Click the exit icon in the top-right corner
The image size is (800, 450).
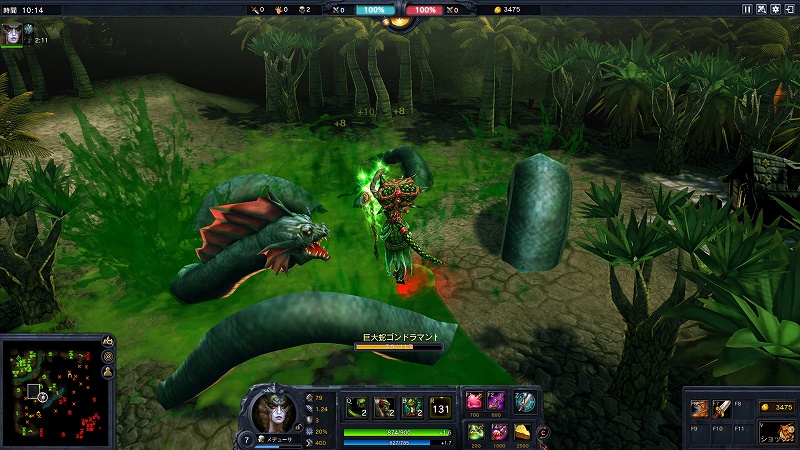pyautogui.click(x=791, y=9)
